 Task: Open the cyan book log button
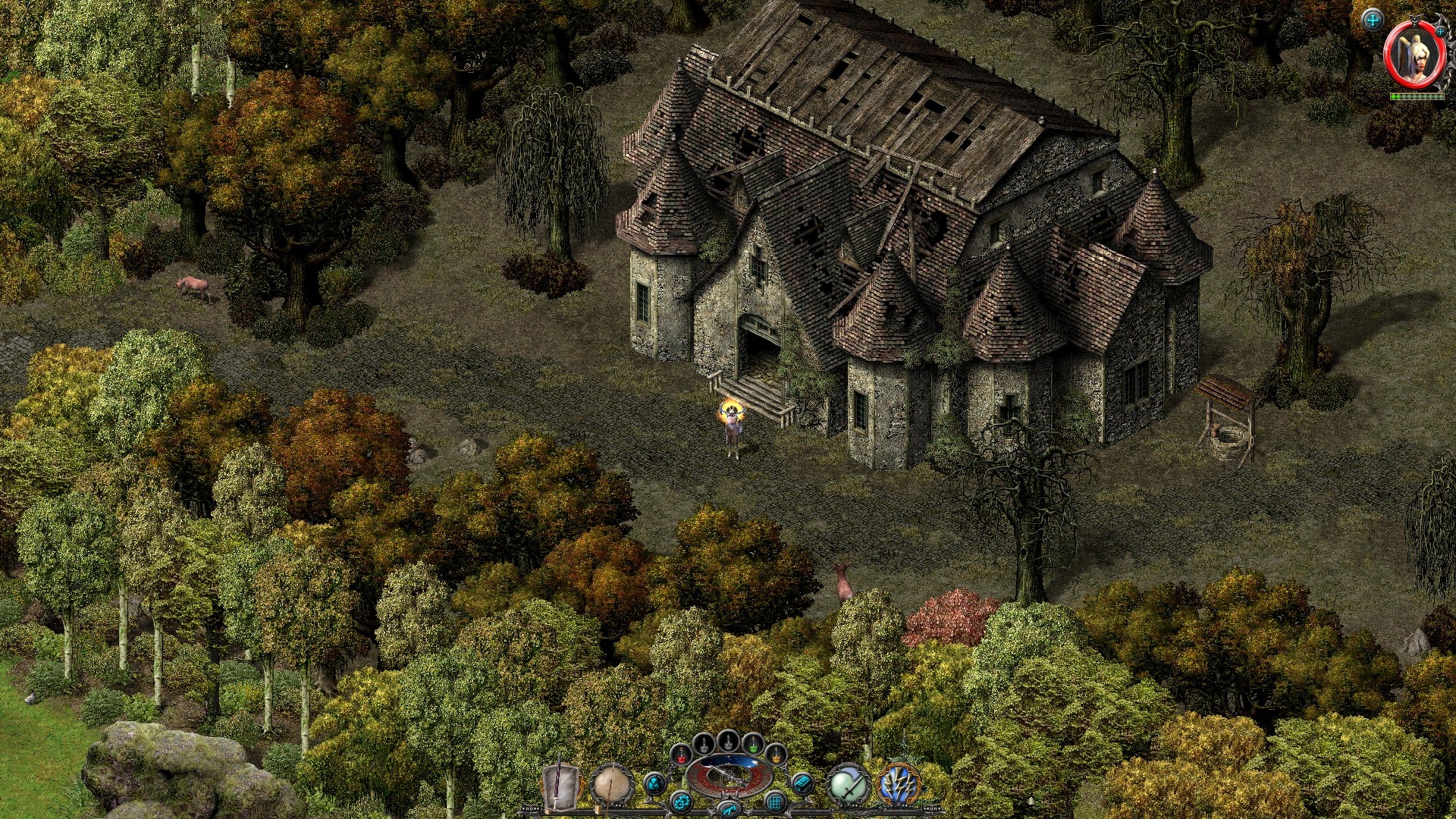tap(802, 783)
